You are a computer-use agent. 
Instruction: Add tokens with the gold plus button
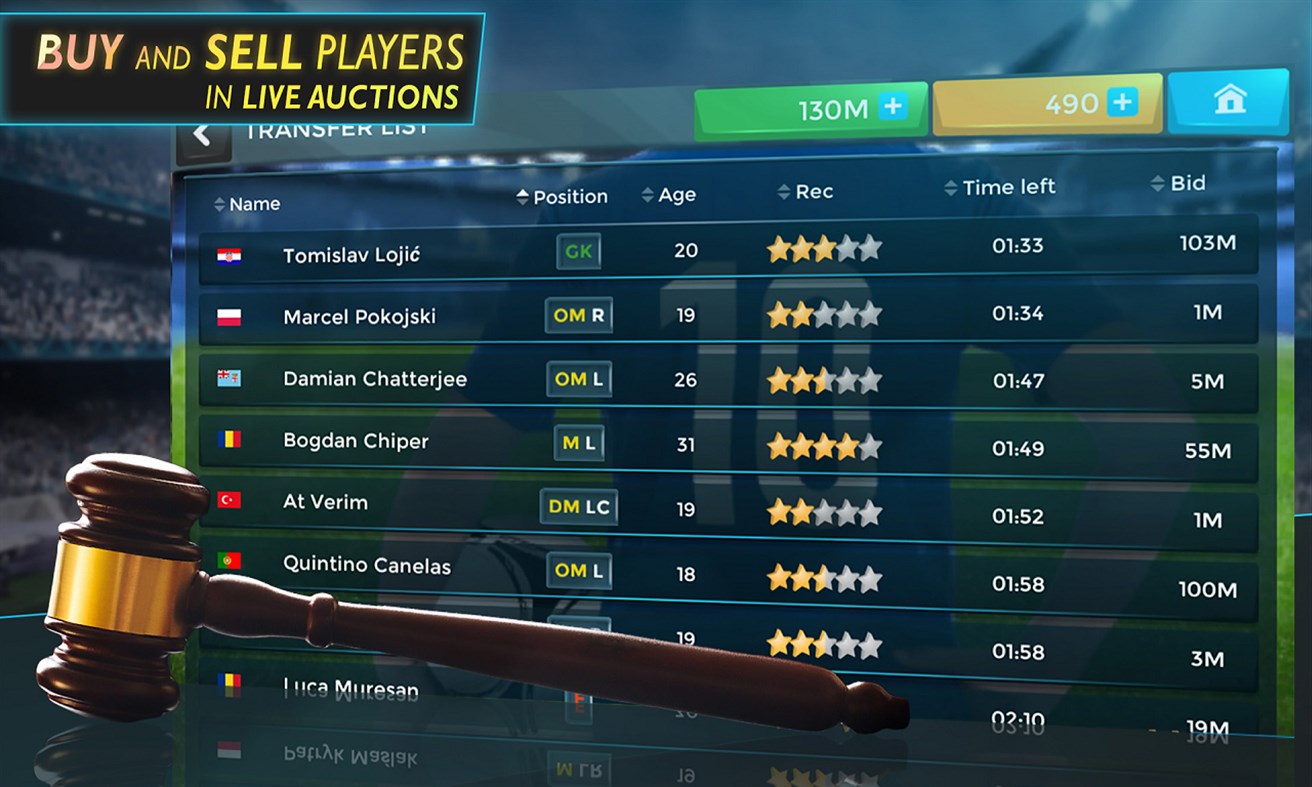click(x=1122, y=102)
